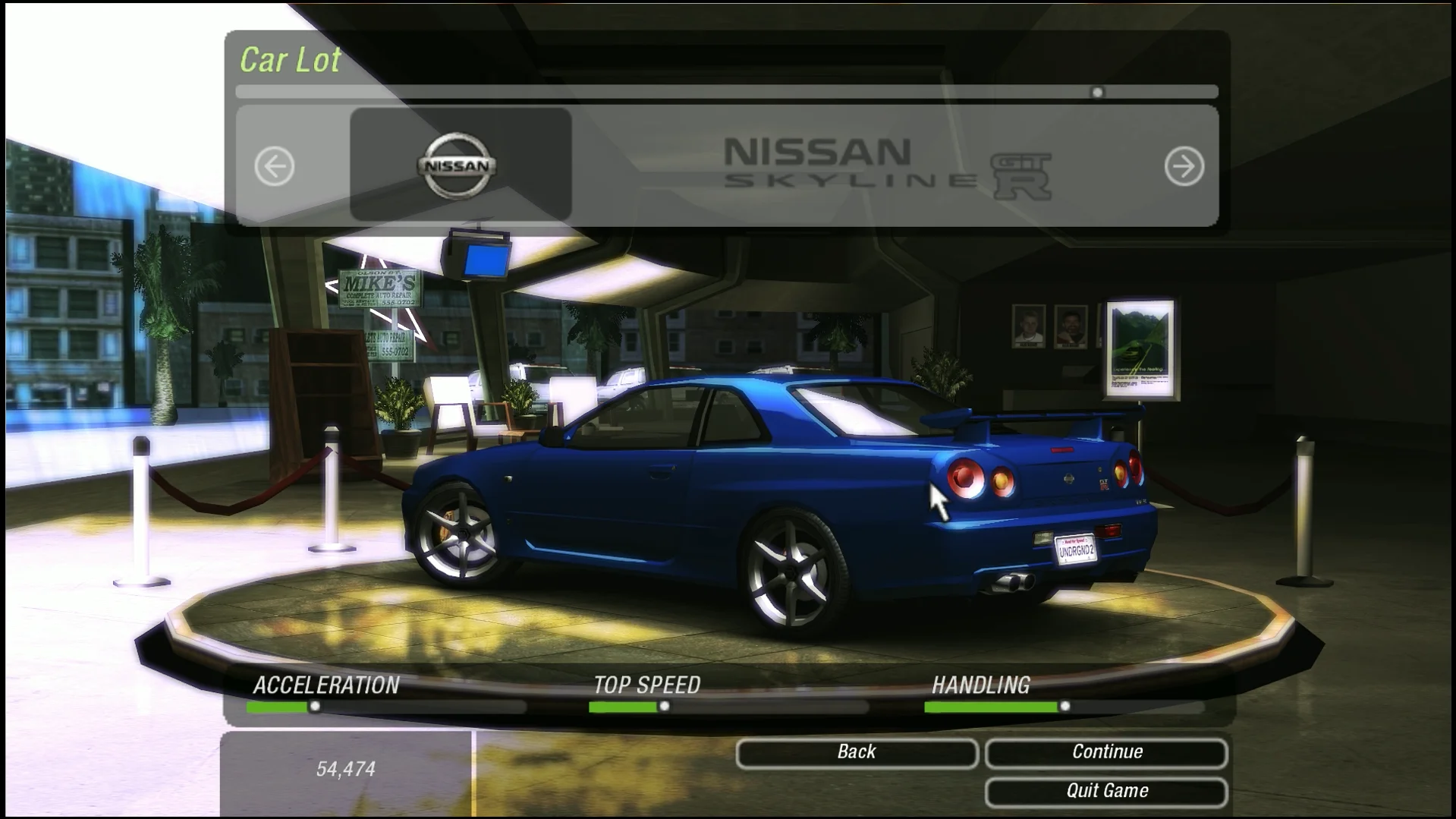Click the Back button
Viewport: 1456px width, 819px height.
point(856,752)
